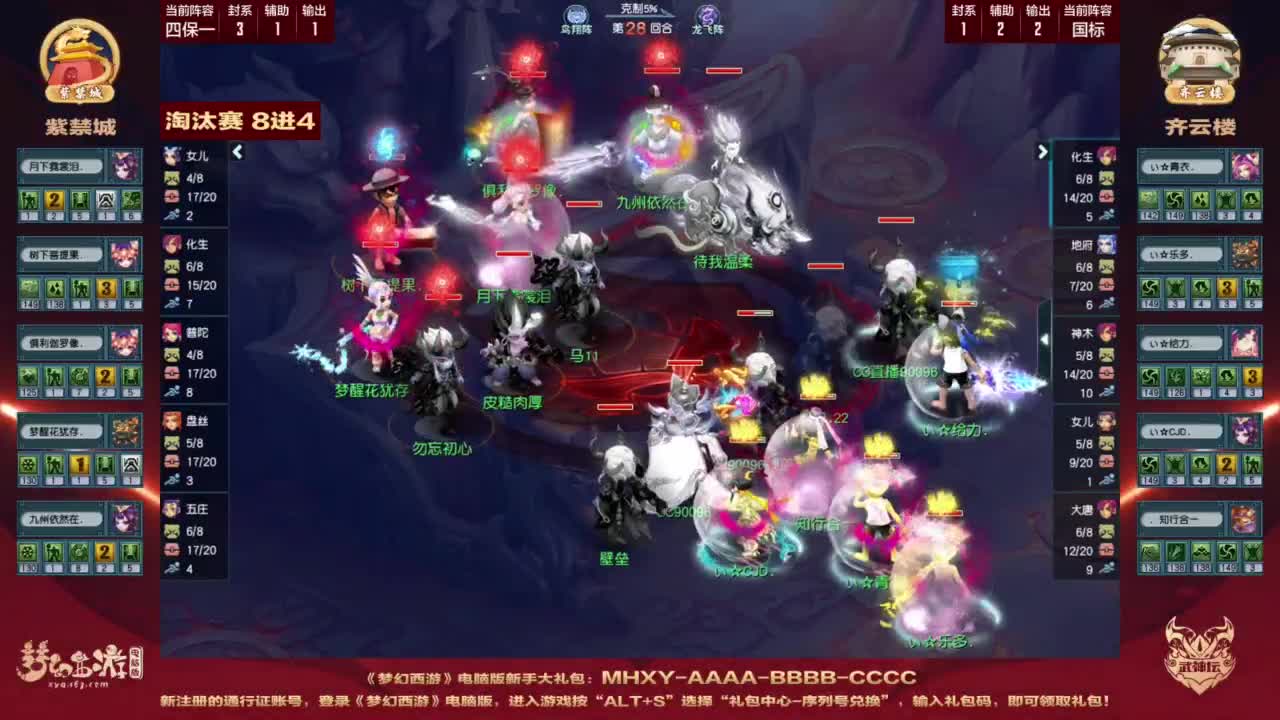Screen dimensions: 1280x720
Task: Collapse the left roster with the left chevron
Action: tap(238, 153)
